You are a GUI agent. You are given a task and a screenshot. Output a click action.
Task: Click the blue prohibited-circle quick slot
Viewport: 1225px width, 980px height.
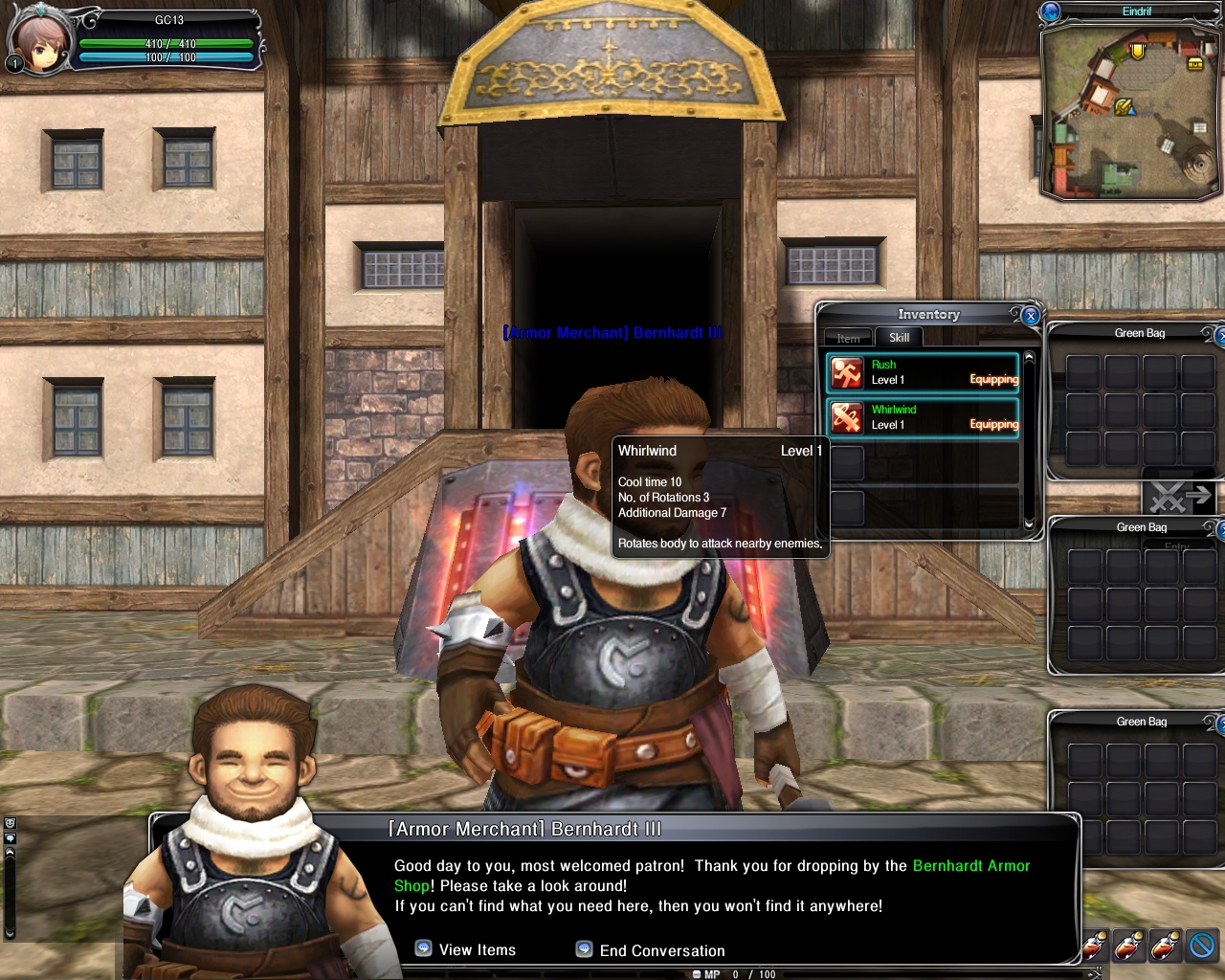tap(1202, 946)
